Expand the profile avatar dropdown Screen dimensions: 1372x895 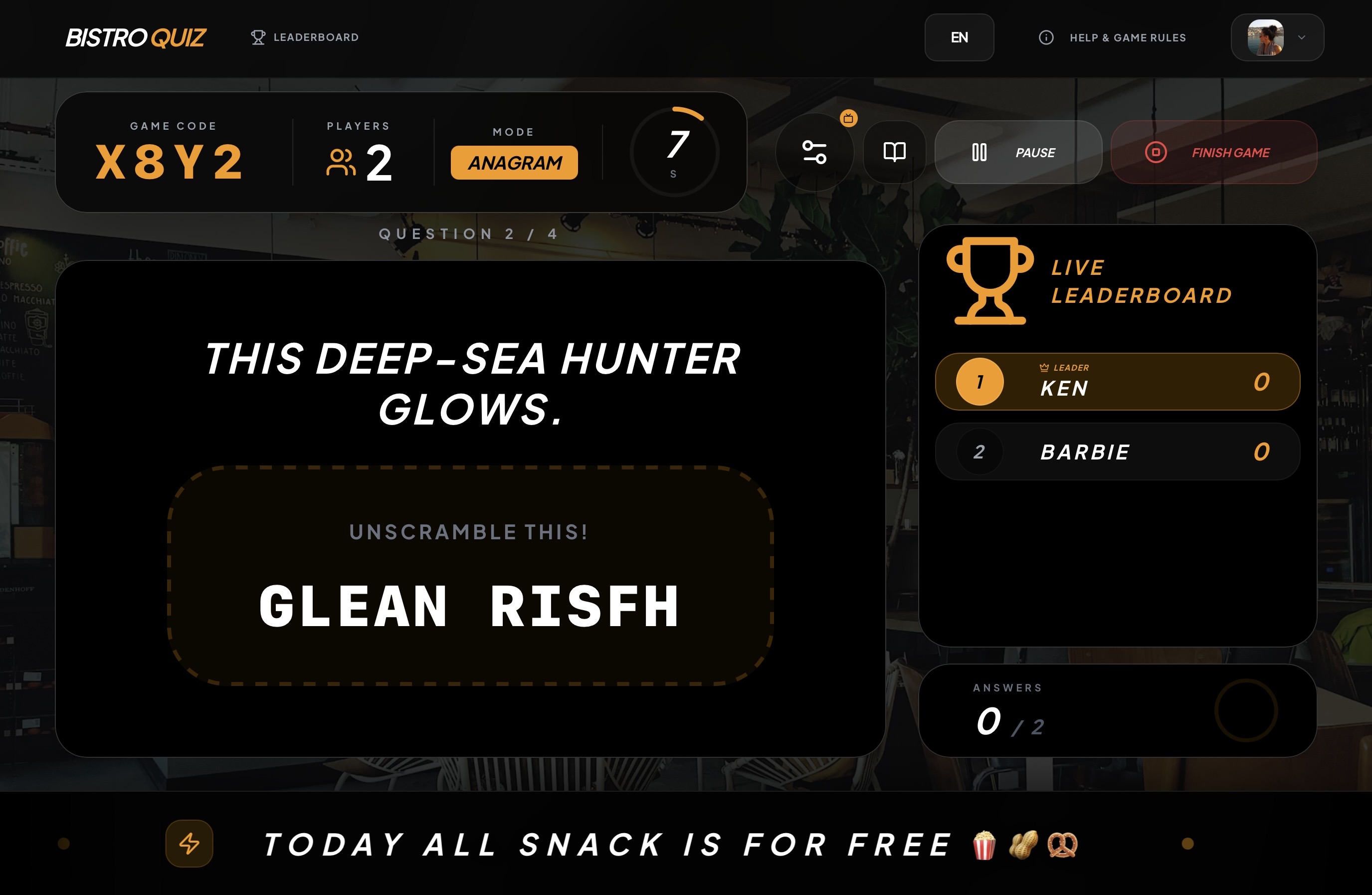1277,37
